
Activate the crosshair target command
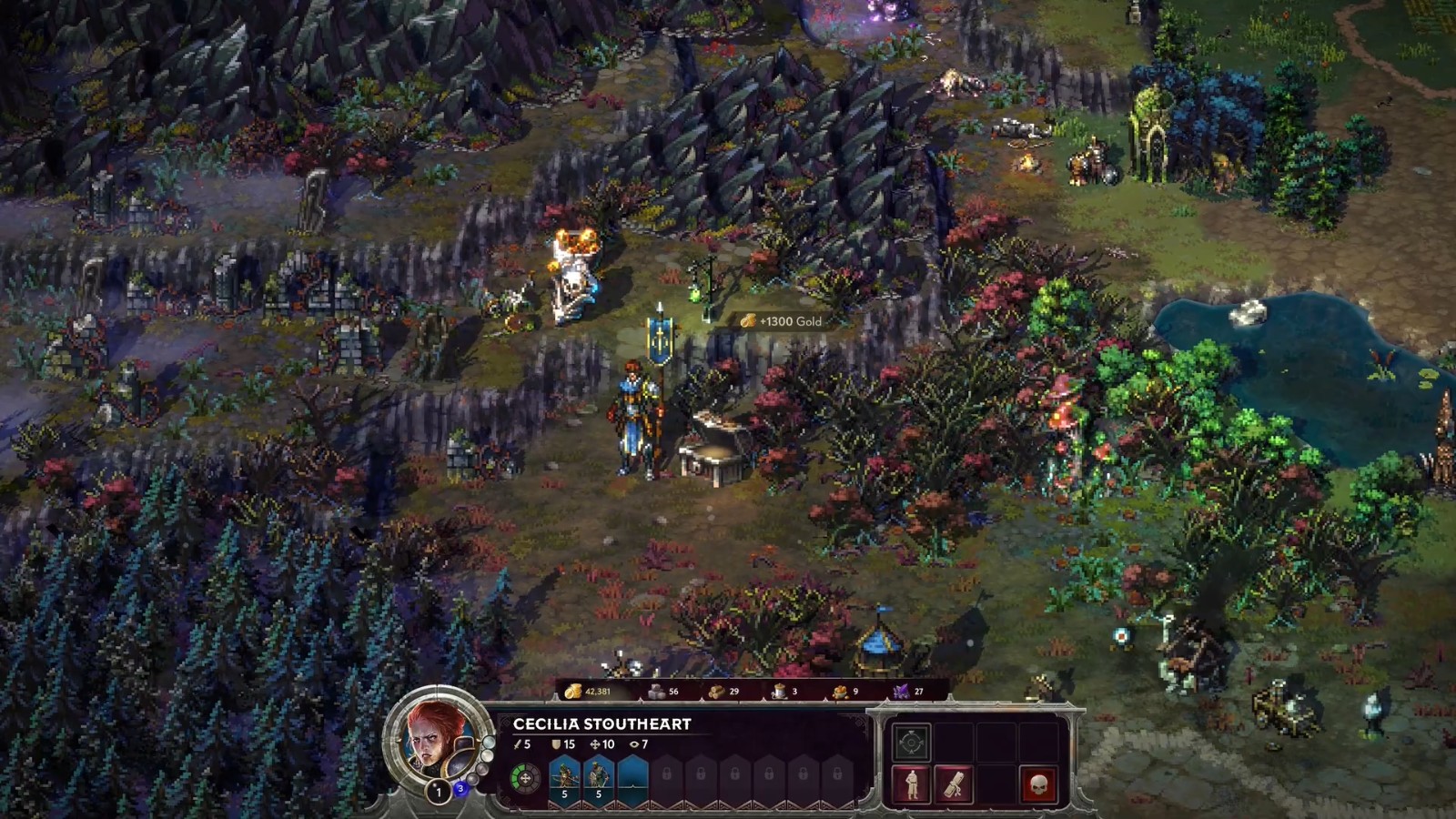pos(911,743)
